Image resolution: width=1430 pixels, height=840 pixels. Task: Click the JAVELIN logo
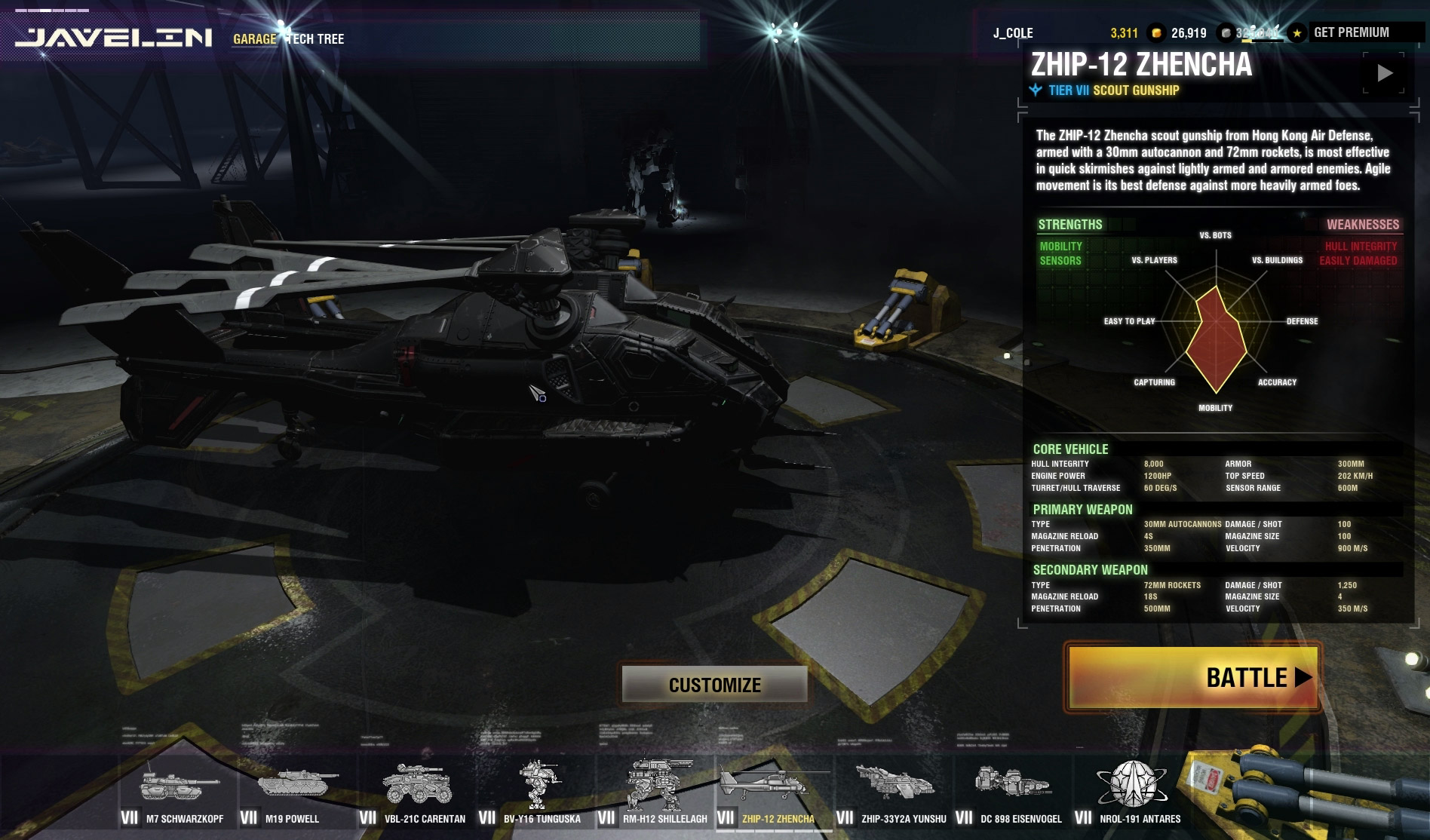pos(113,37)
